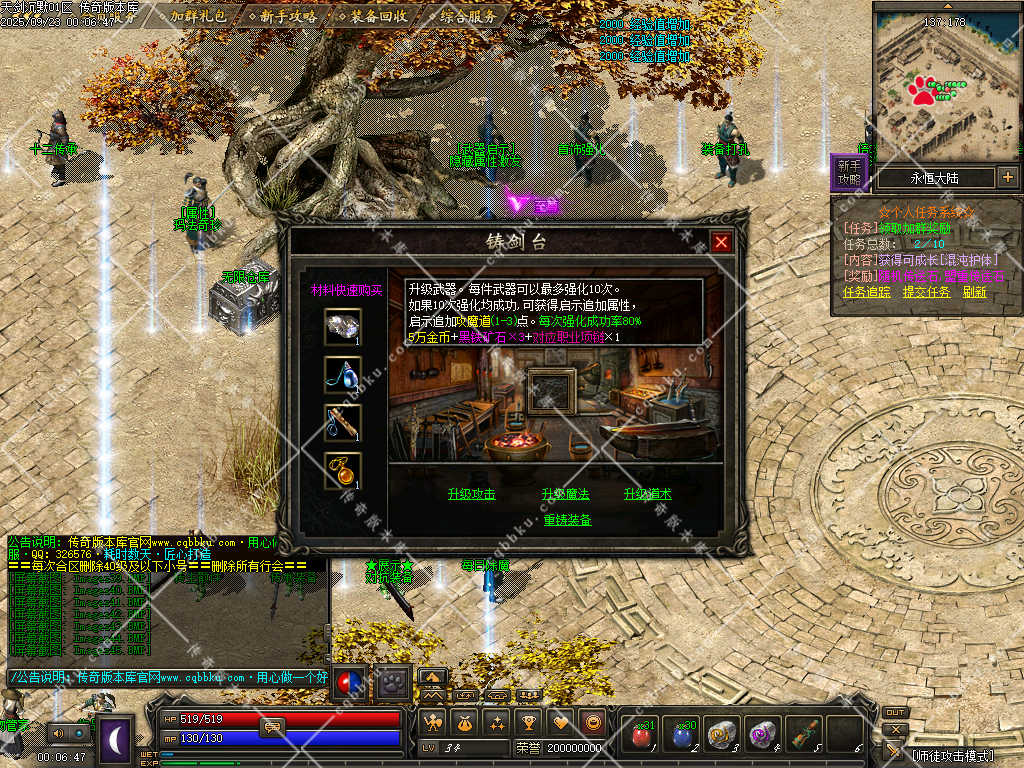The height and width of the screenshot is (768, 1024).
Task: Choose the 升级魔法 upgrade option
Action: pos(566,494)
